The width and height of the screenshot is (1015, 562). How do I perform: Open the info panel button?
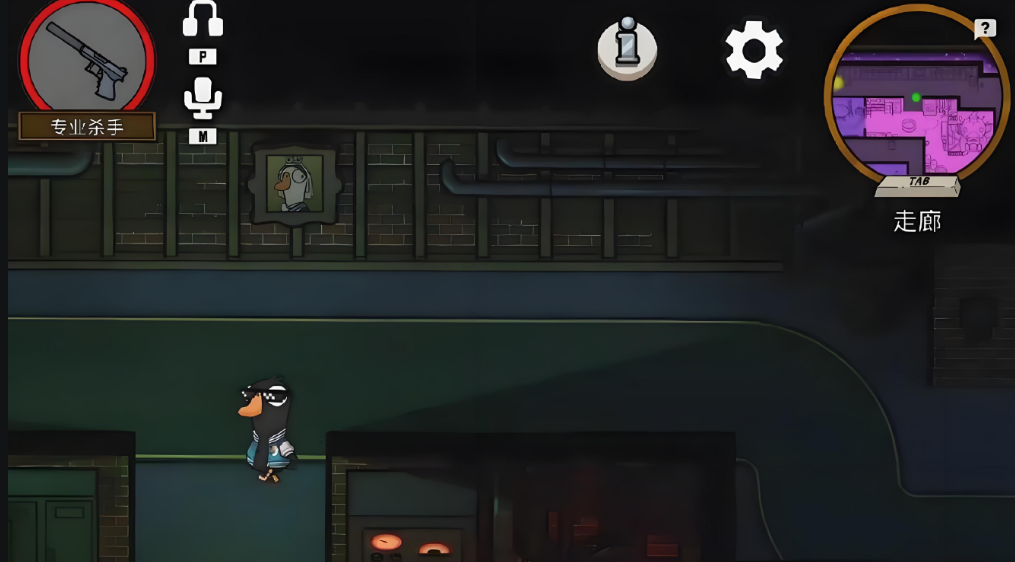coord(627,49)
